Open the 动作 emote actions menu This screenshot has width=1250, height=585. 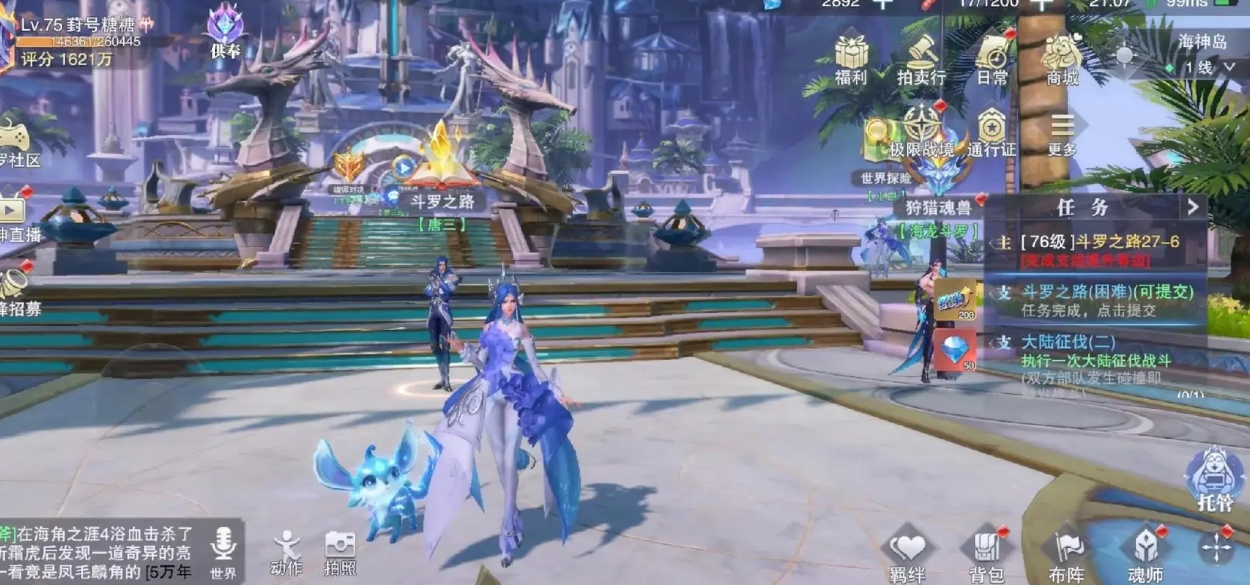287,551
